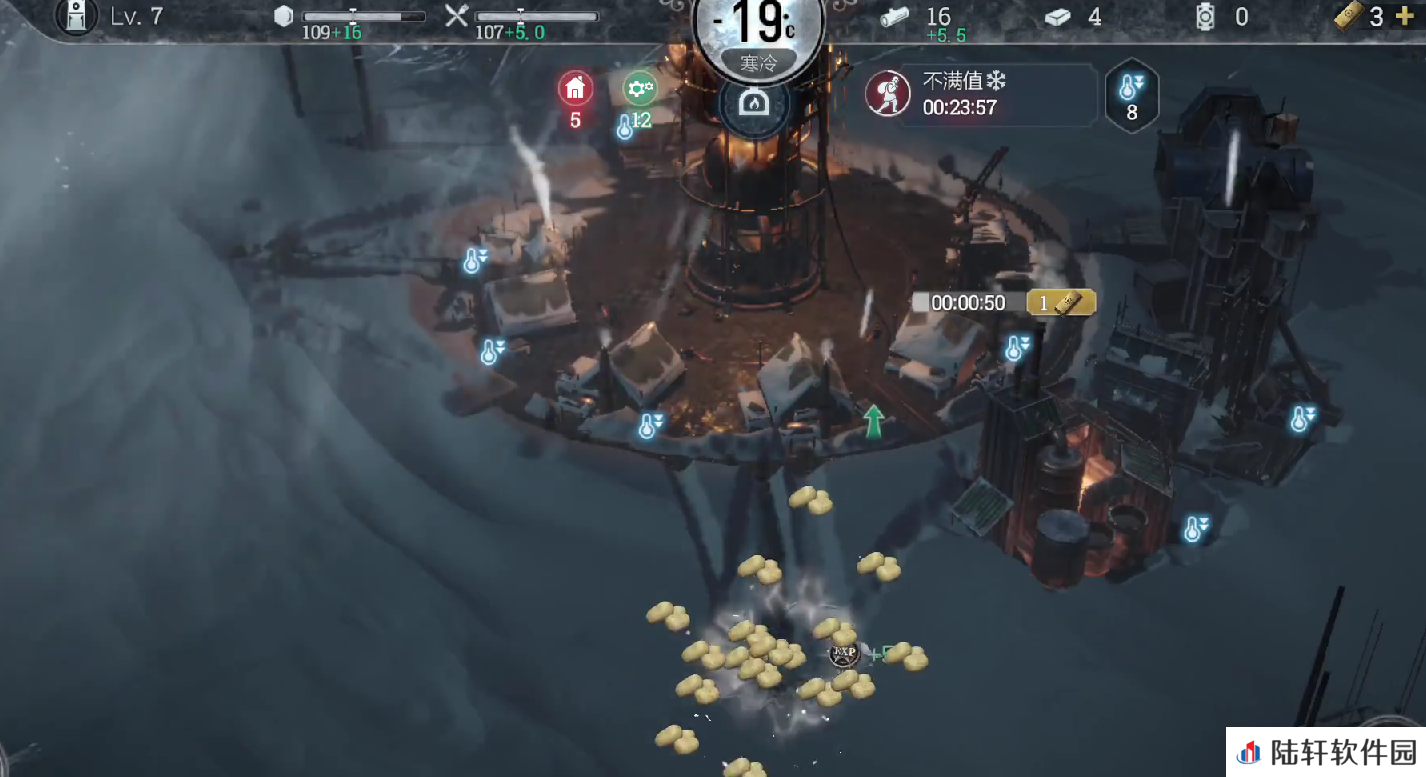The image size is (1426, 777).
Task: Select the steel ingot resource icon
Action: 1058,17
